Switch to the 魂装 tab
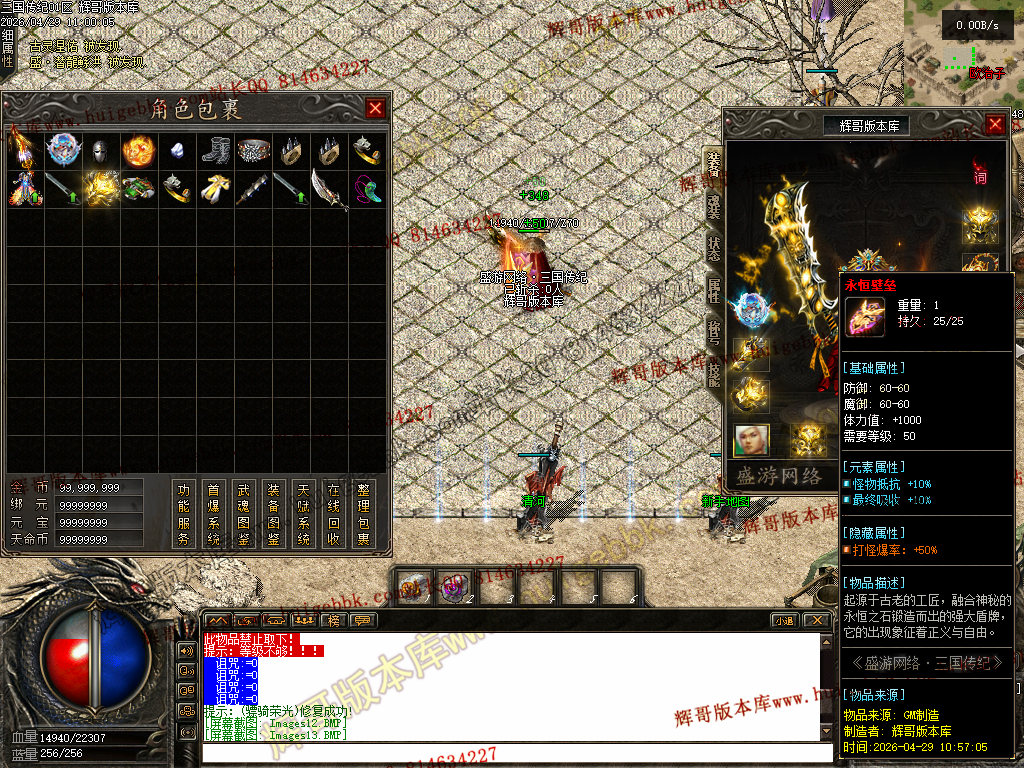 [x=713, y=206]
